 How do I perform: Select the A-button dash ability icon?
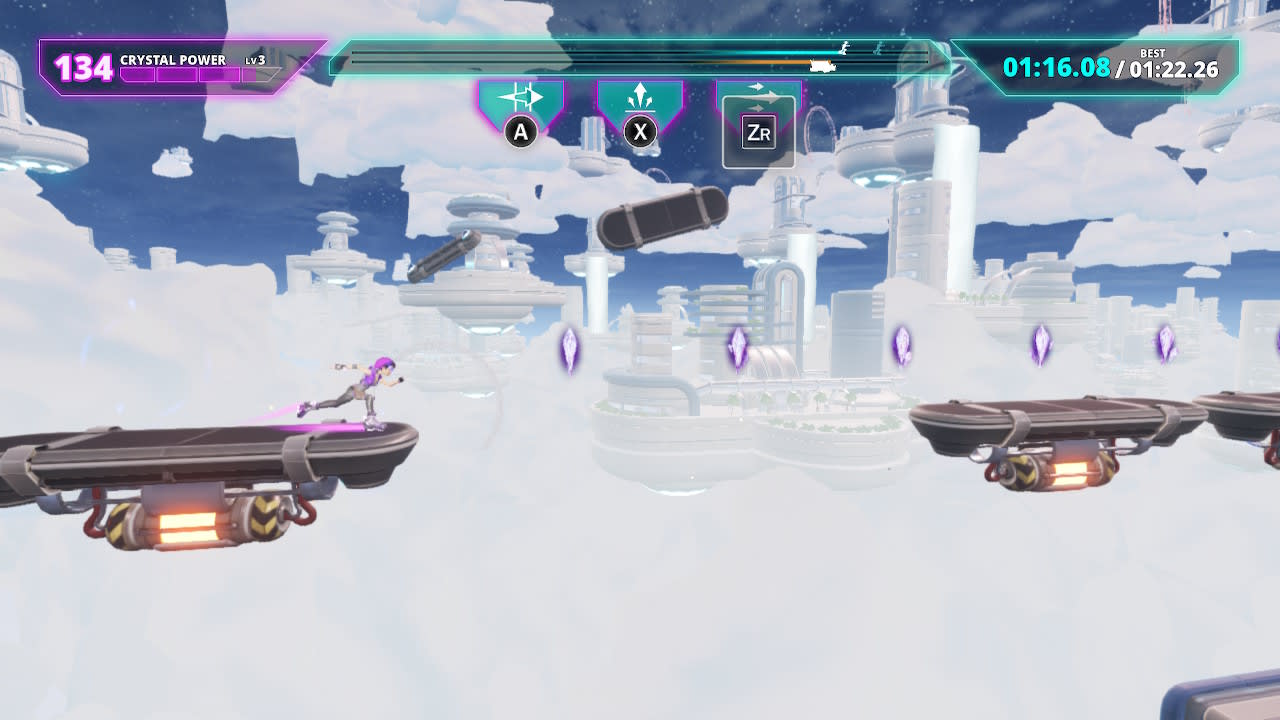click(x=519, y=129)
